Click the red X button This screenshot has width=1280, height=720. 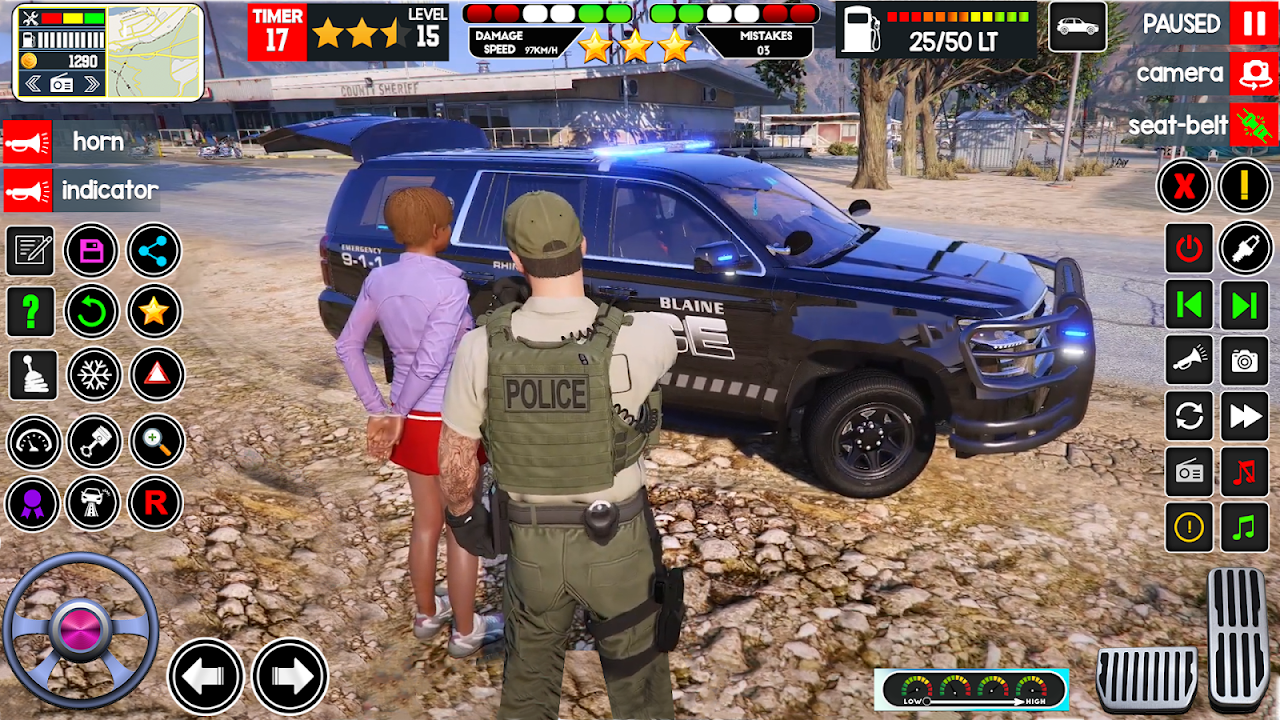pos(1185,186)
